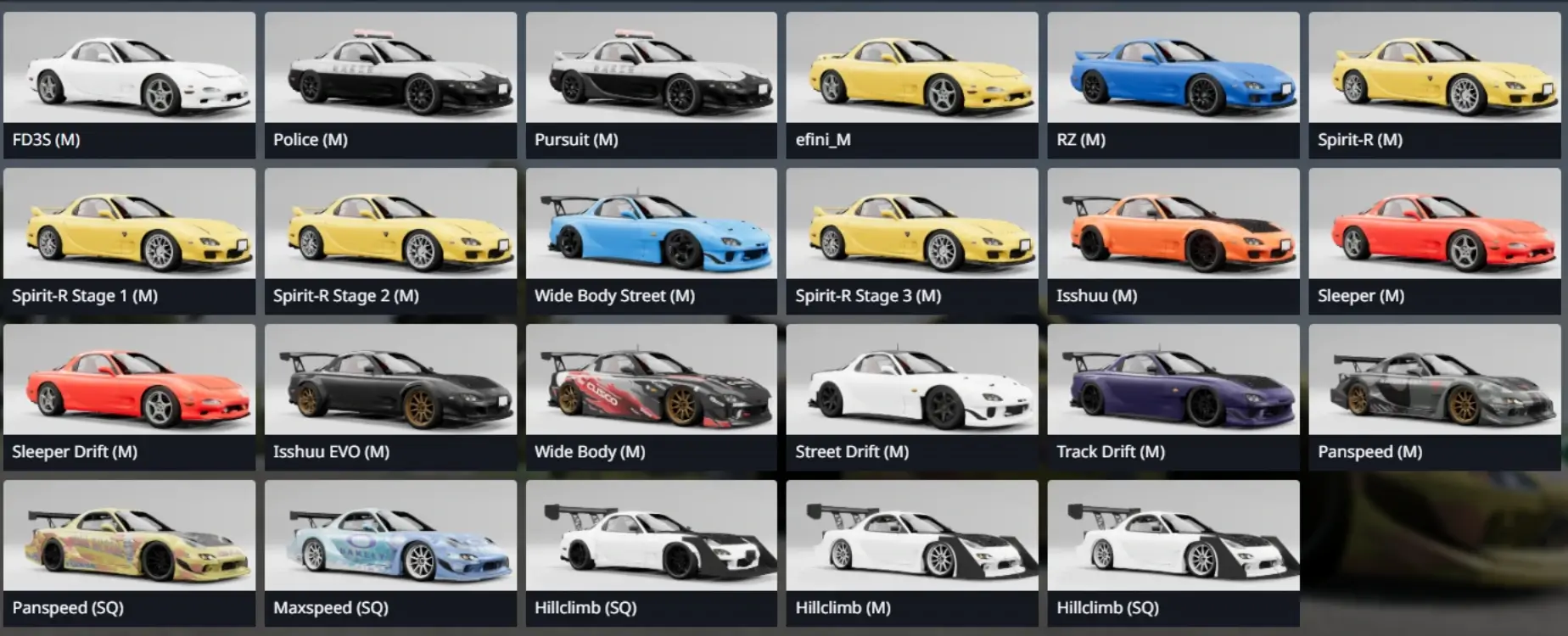Select the Wide Body Street (M) car
The image size is (1568, 636).
point(651,241)
